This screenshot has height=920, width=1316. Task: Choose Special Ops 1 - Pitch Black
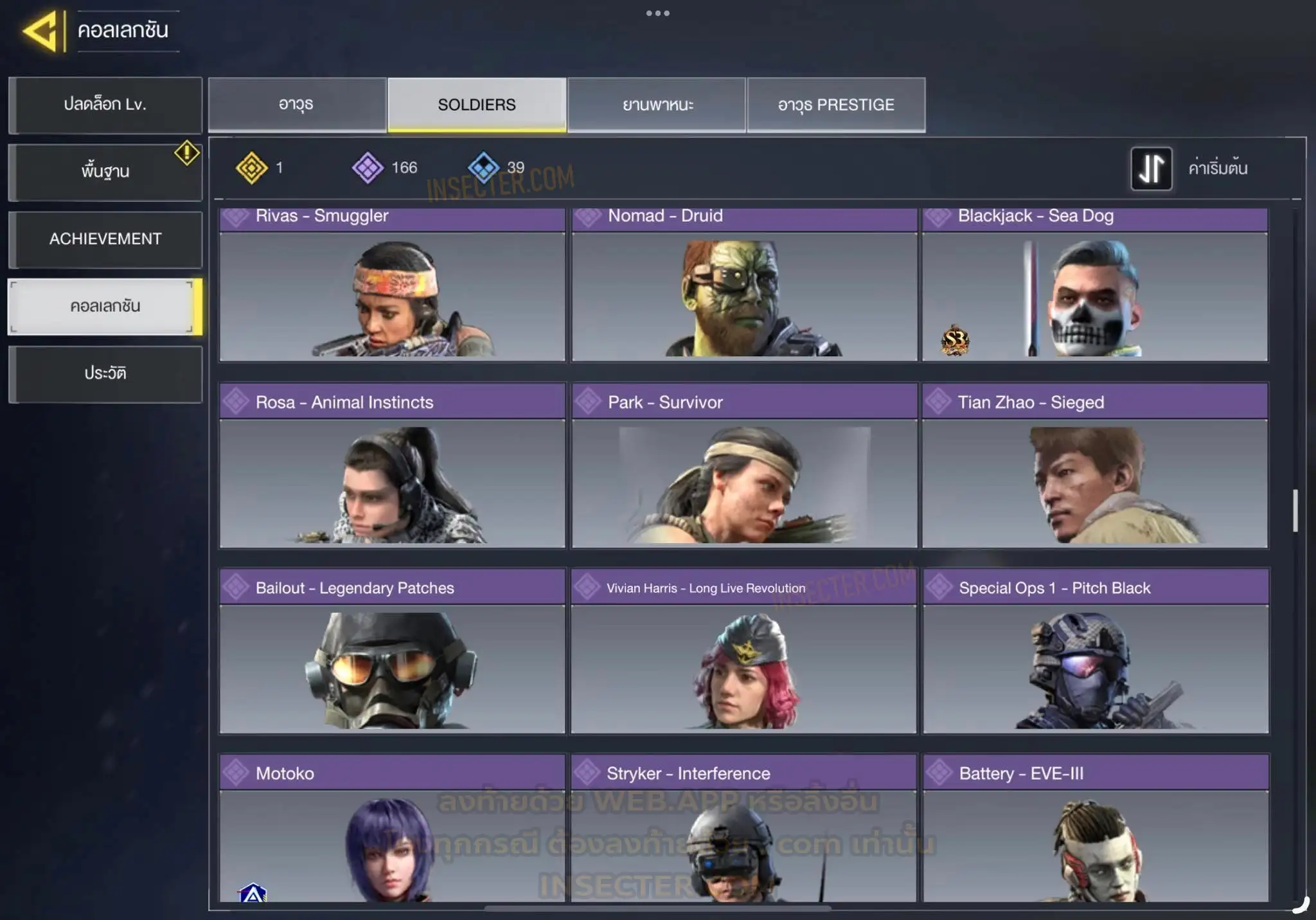(x=1096, y=651)
